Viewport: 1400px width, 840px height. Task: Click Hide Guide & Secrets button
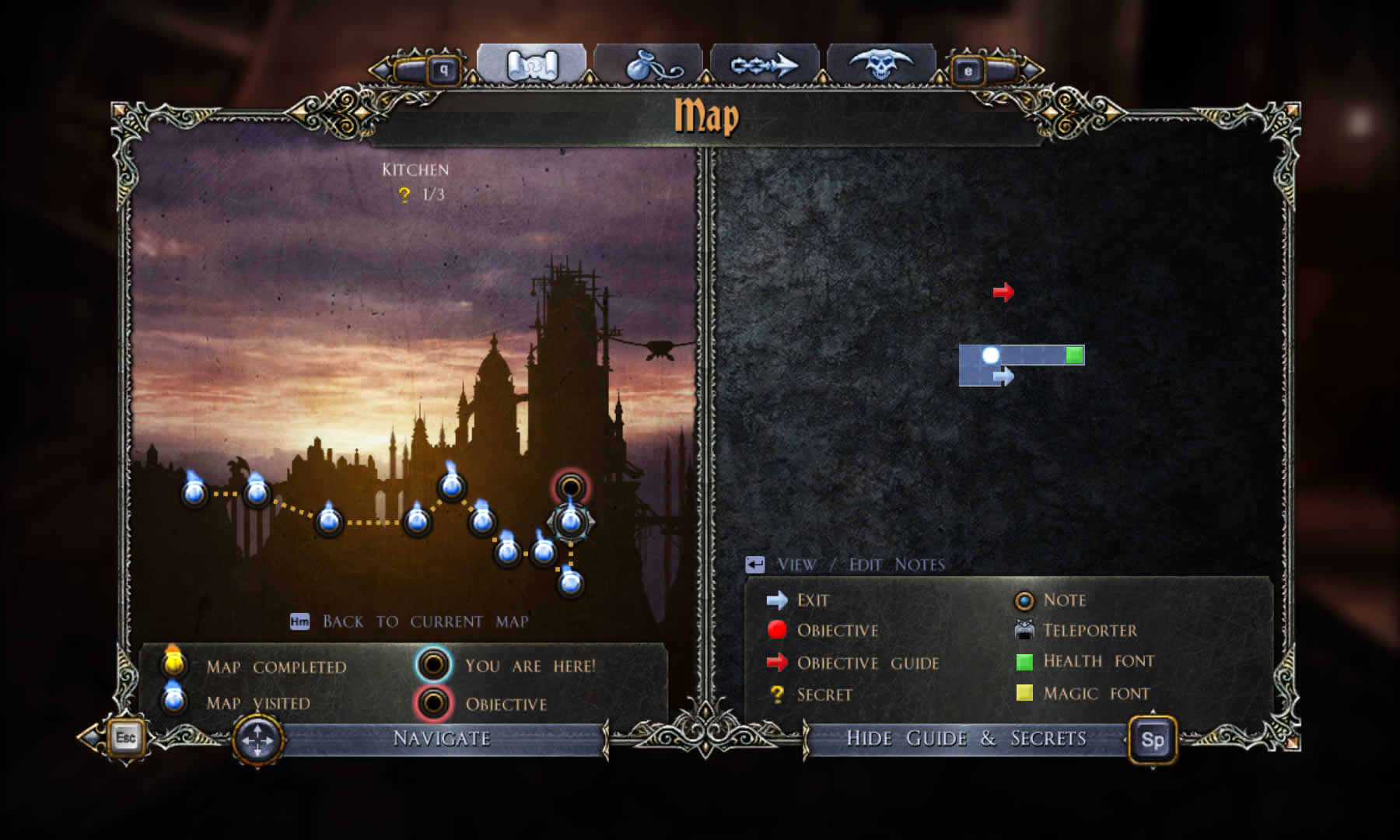966,738
